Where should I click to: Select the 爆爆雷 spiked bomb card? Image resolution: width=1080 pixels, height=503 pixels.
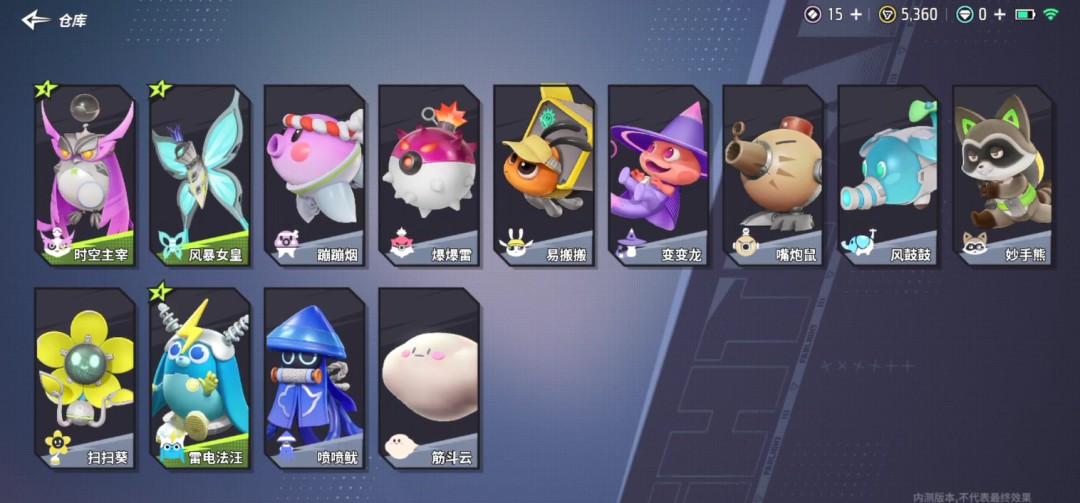pyautogui.click(x=428, y=175)
